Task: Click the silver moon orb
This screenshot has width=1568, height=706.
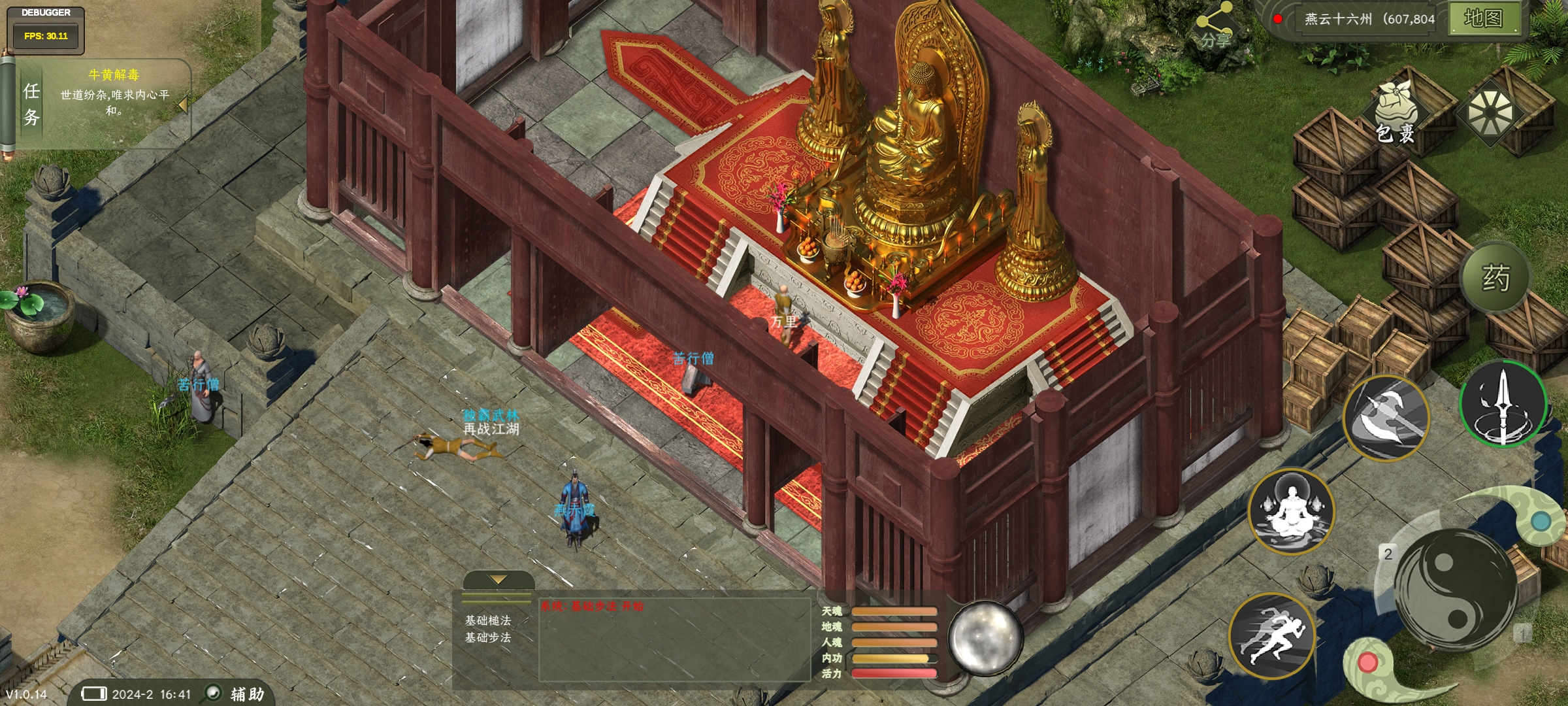Action: (x=985, y=637)
